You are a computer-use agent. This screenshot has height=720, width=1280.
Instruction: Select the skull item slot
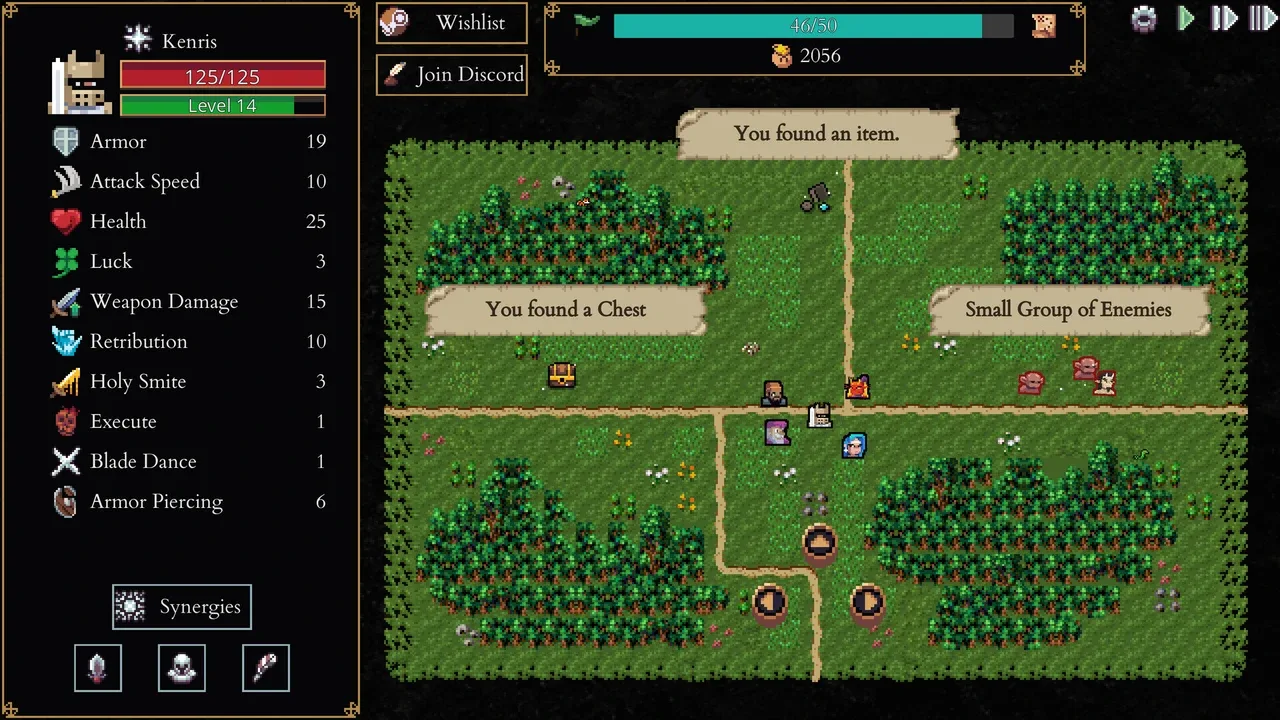pyautogui.click(x=182, y=668)
